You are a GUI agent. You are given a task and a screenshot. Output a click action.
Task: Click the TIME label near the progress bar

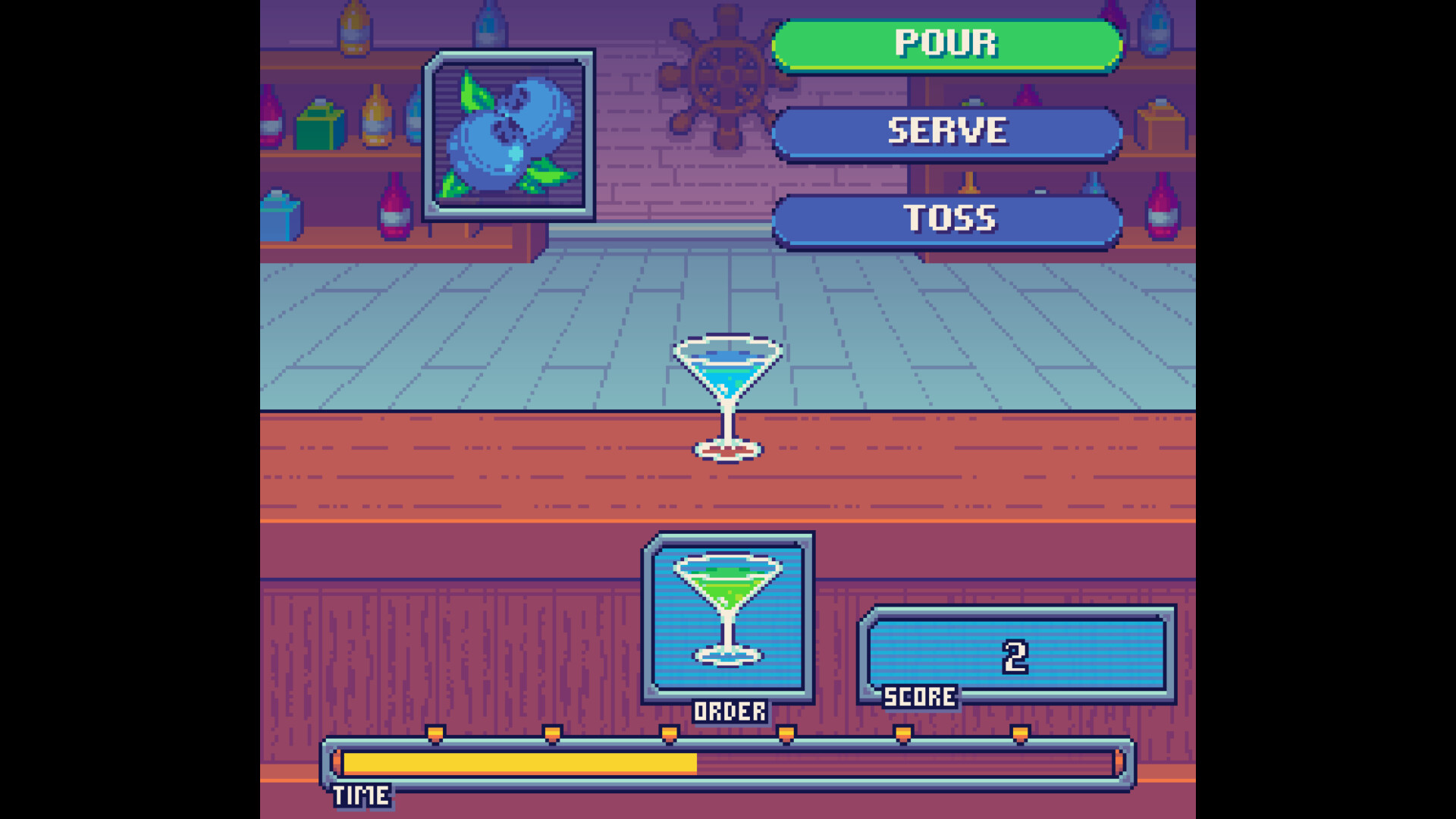(362, 795)
